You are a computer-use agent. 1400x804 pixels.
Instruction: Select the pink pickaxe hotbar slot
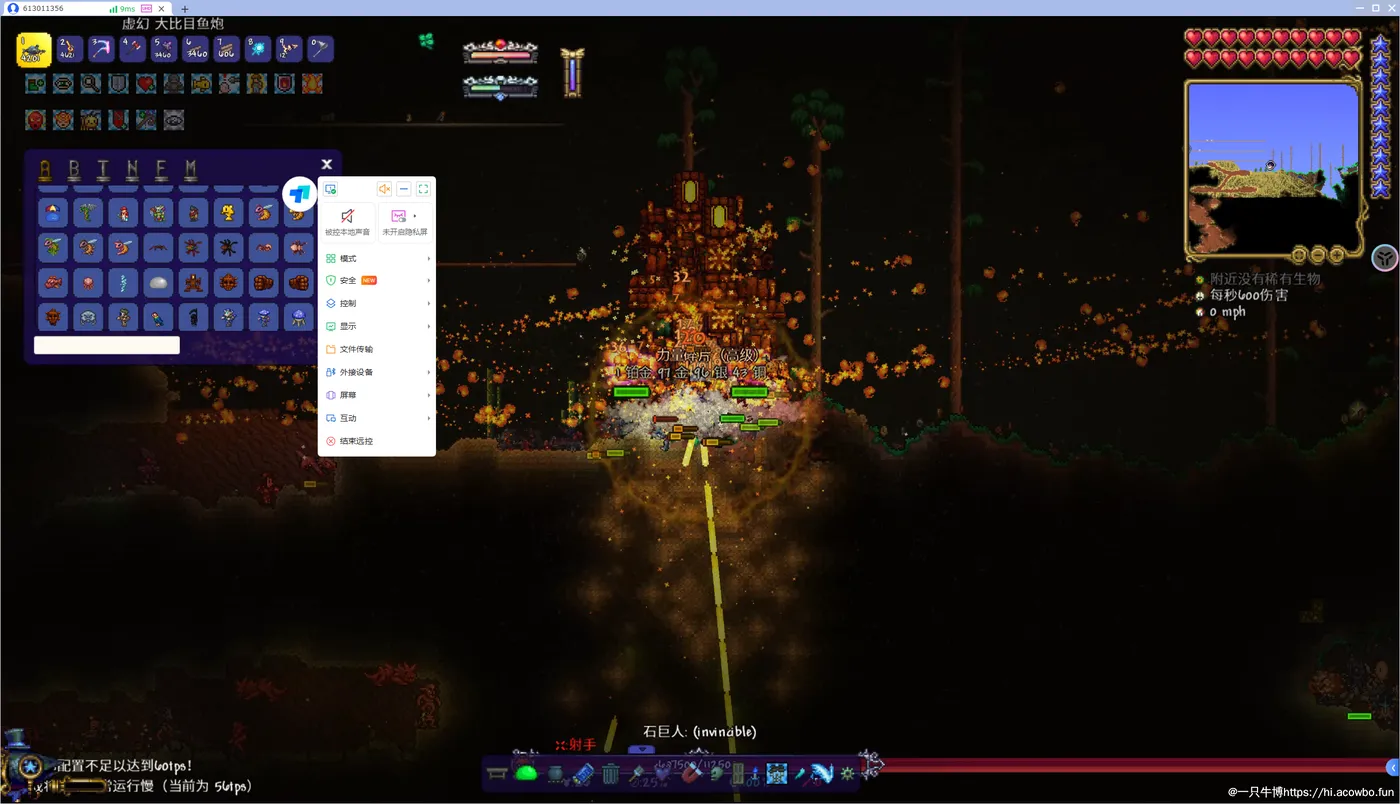point(101,49)
